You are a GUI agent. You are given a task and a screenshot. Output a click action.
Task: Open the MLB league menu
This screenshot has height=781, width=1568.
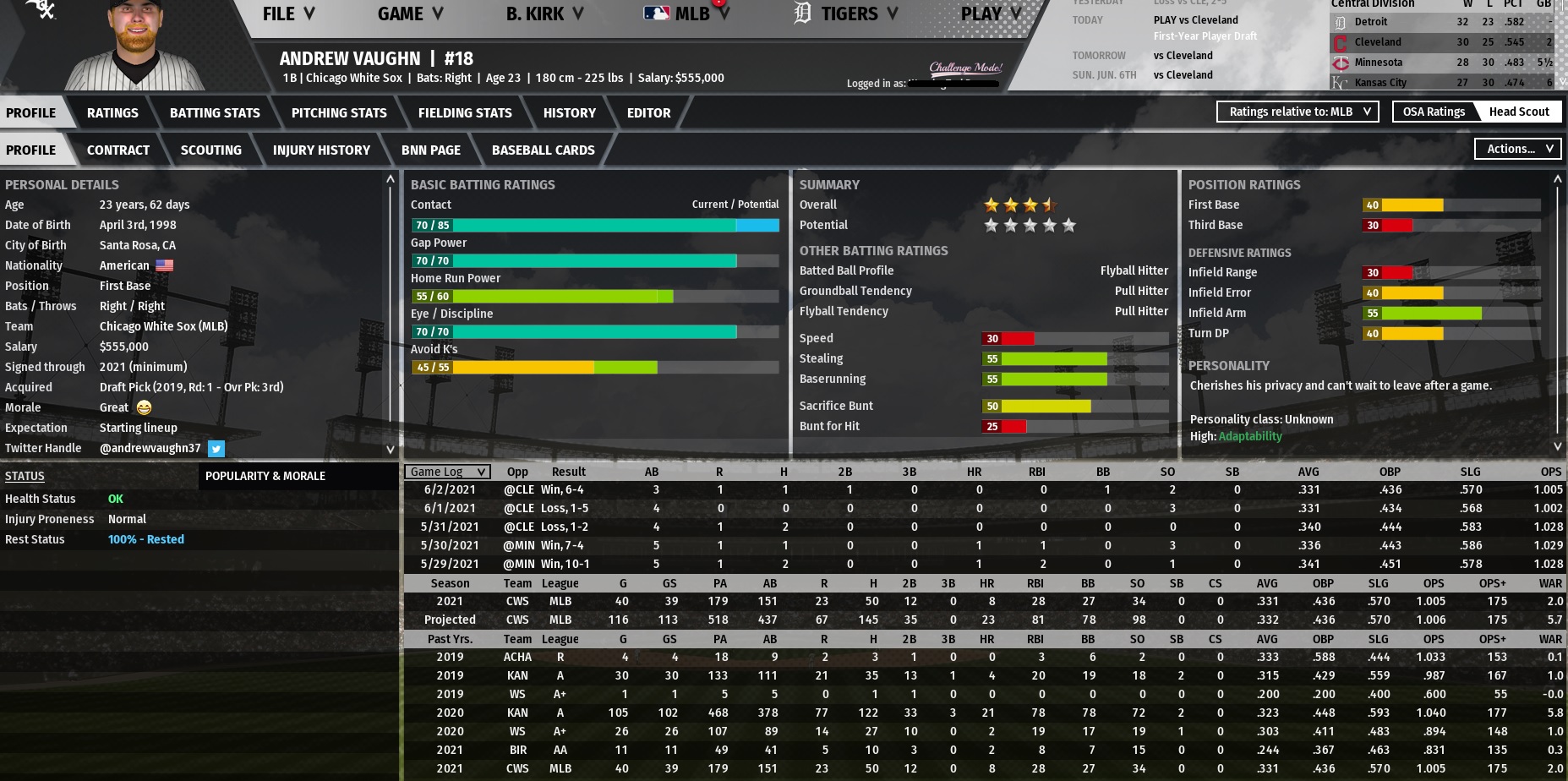(687, 14)
